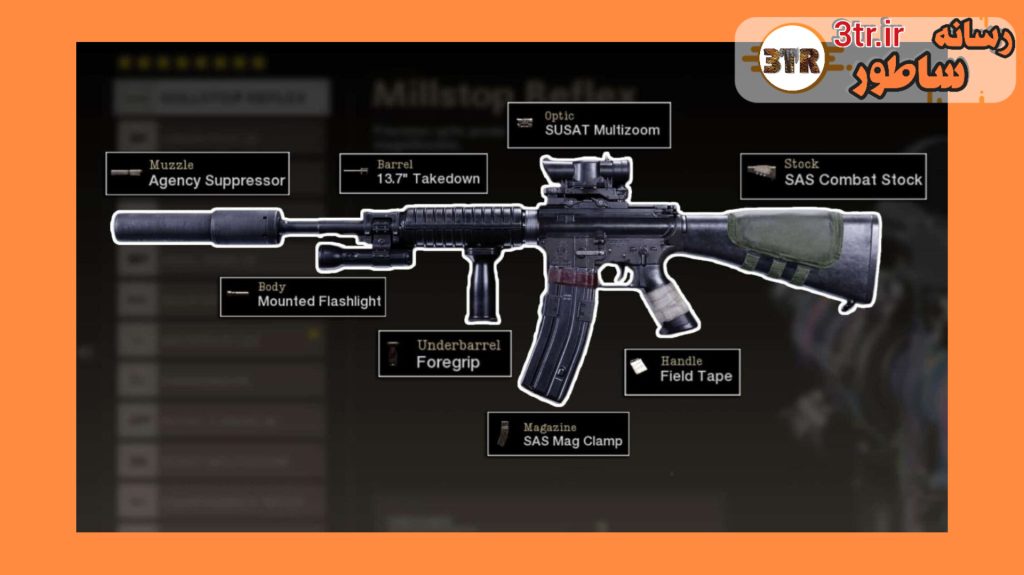1024x575 pixels.
Task: Open the 13.7" Takedown barrel slot
Action: [x=413, y=173]
